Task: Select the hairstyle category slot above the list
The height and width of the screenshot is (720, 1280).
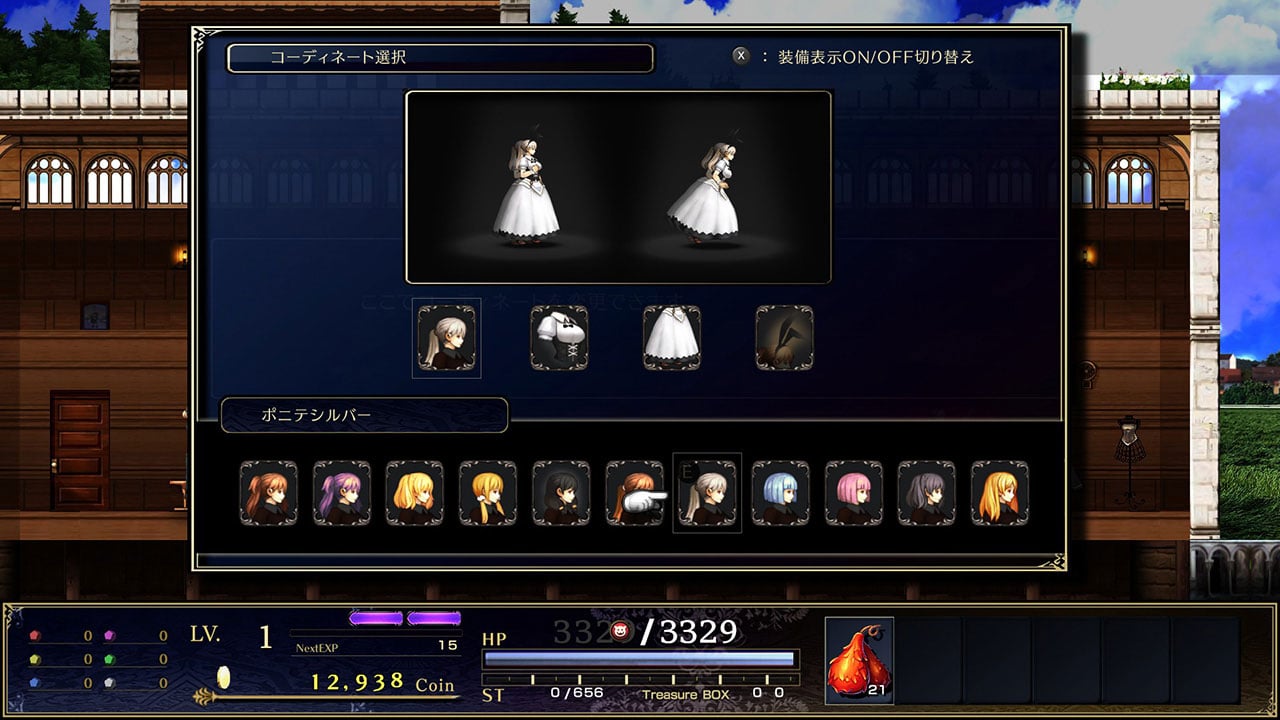Action: 446,338
